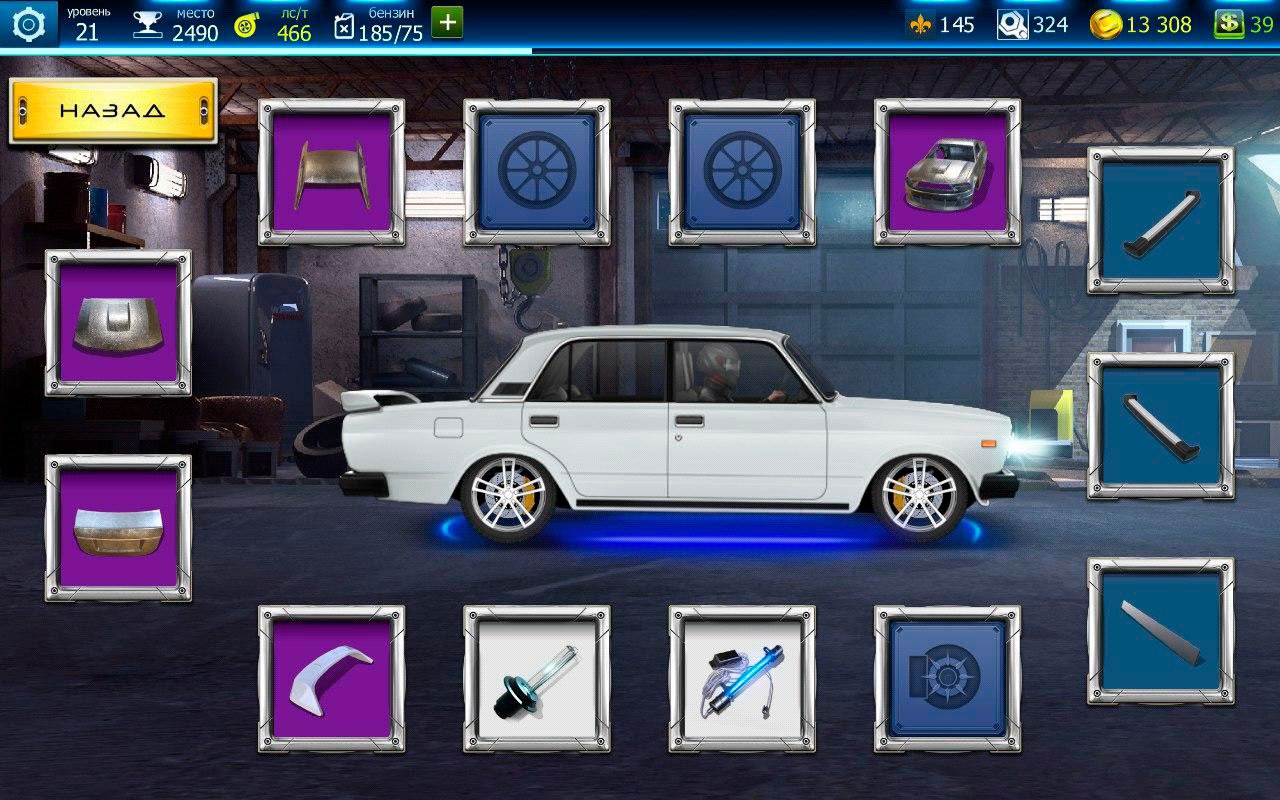Choose the trunk lid part slot
Screen dimensions: 1280x800
pos(118,528)
